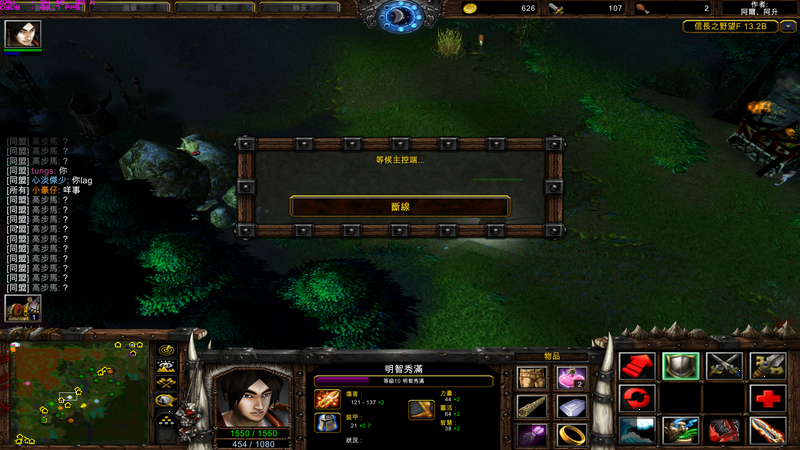Activate the crossed swords Attack command

point(724,366)
